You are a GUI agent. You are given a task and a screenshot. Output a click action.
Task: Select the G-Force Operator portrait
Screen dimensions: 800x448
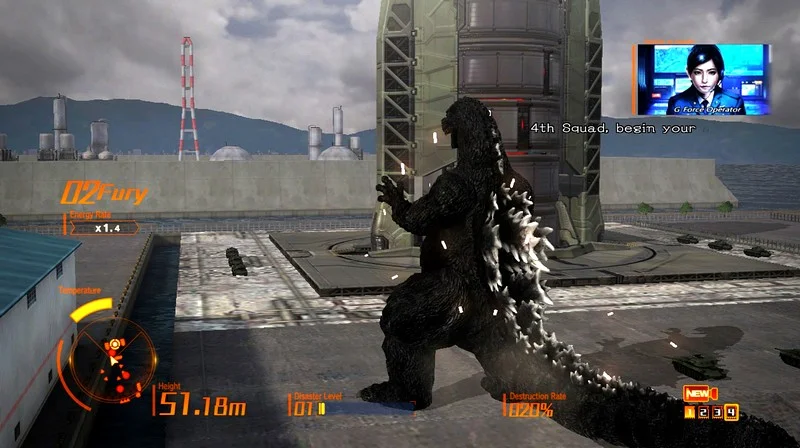(x=701, y=78)
